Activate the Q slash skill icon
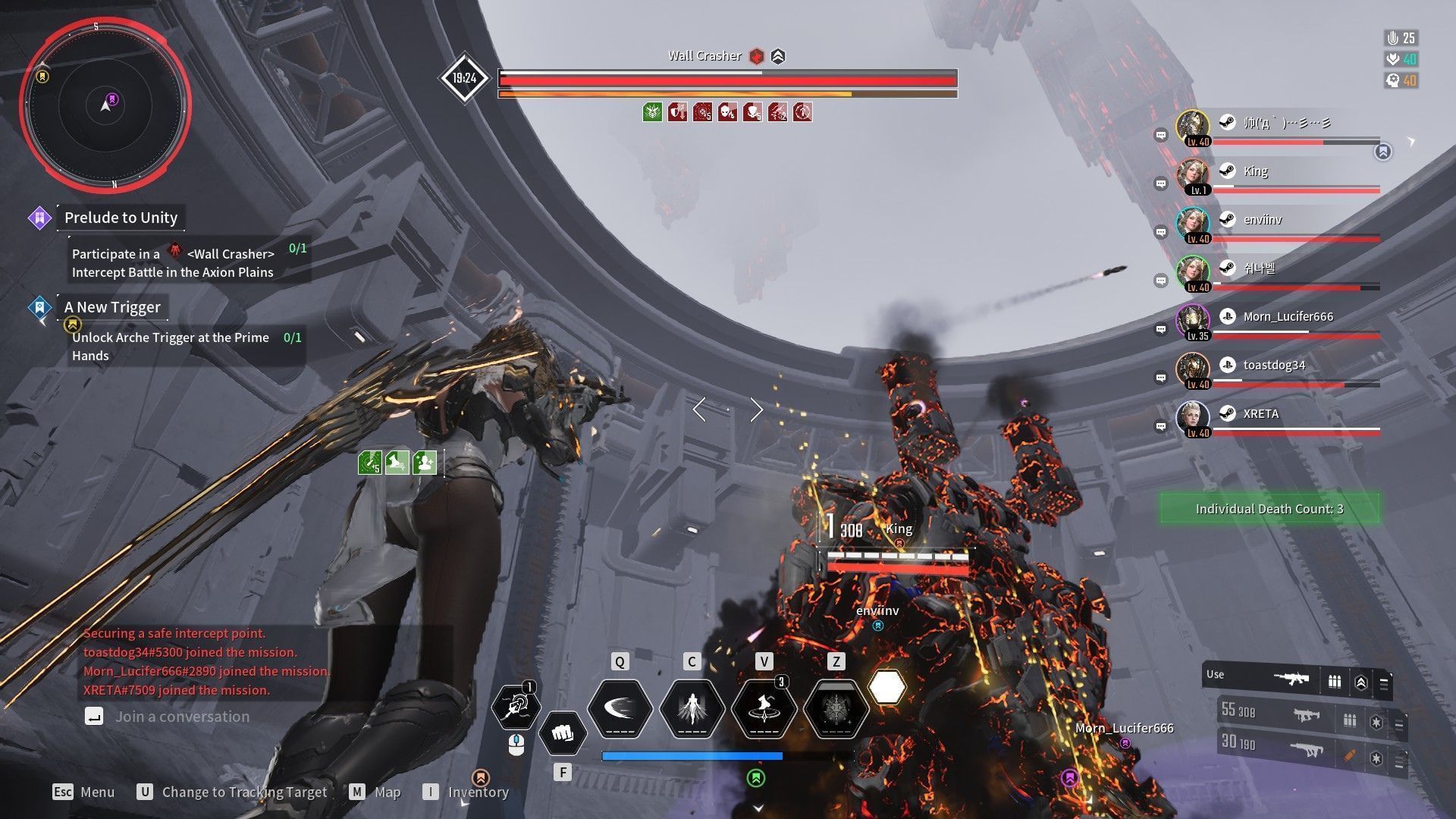This screenshot has height=819, width=1456. pyautogui.click(x=620, y=709)
